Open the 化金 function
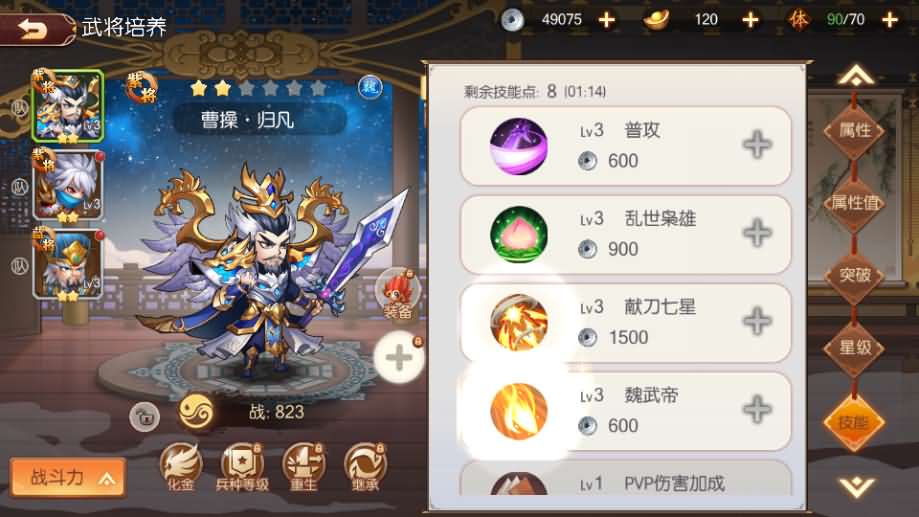Viewport: 919px width, 517px height. (x=181, y=466)
